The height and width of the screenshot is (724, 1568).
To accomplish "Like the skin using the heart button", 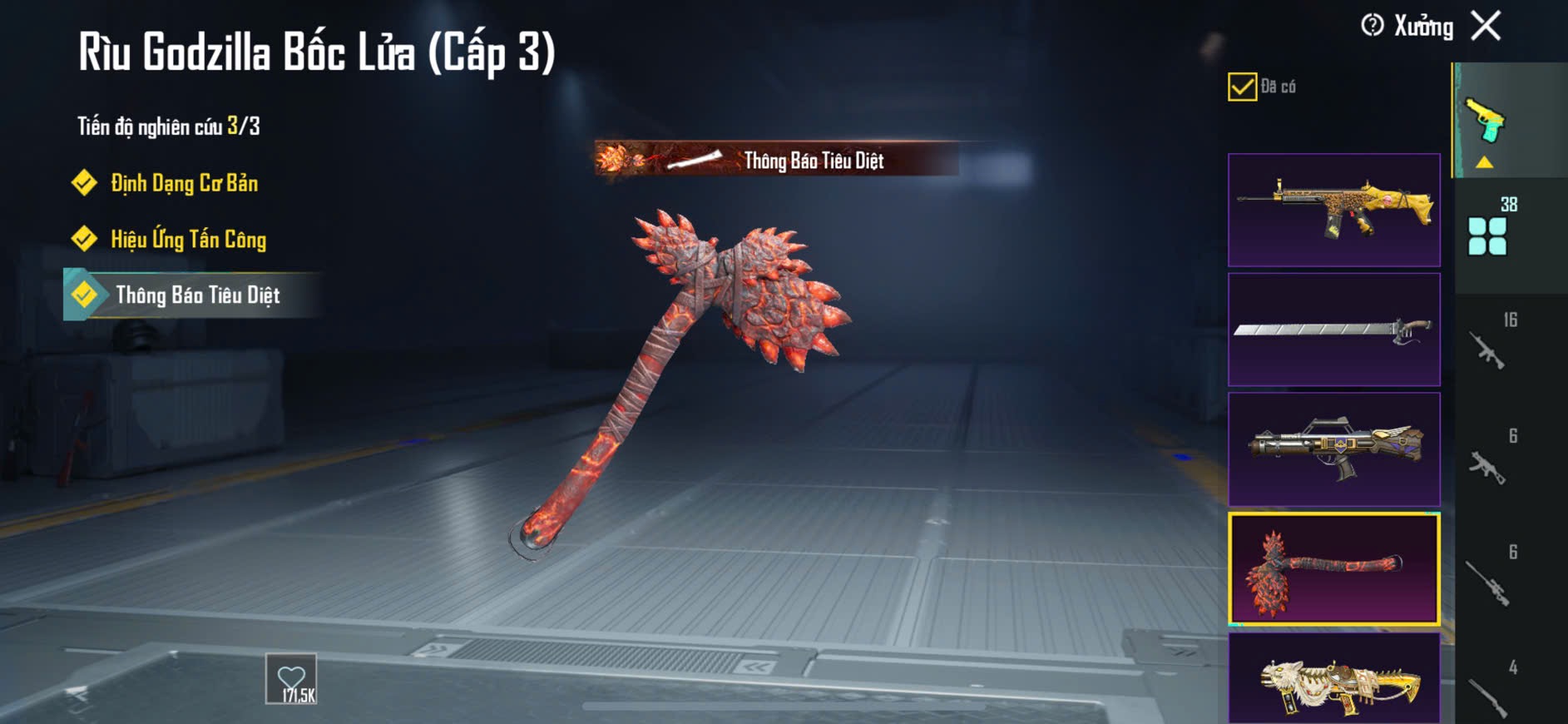I will pos(291,678).
